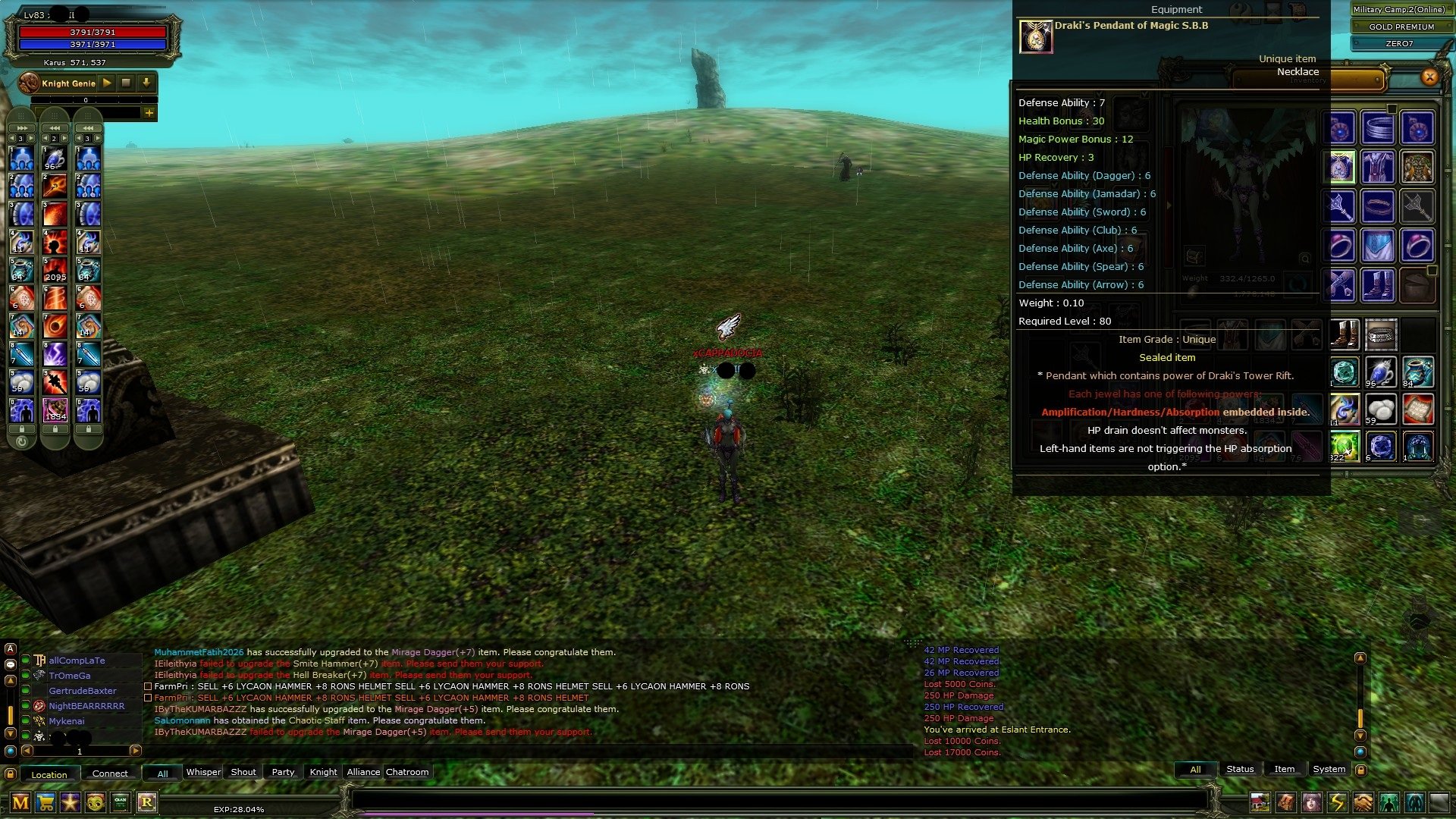Start the Knight Genie with the play button
Viewport: 1456px width, 819px height.
click(x=107, y=83)
